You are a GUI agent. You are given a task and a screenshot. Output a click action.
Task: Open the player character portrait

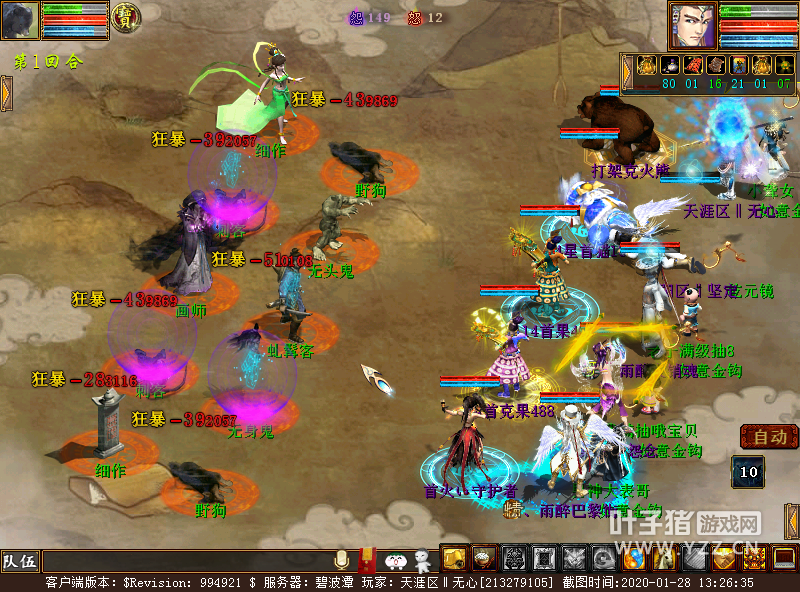click(x=692, y=24)
